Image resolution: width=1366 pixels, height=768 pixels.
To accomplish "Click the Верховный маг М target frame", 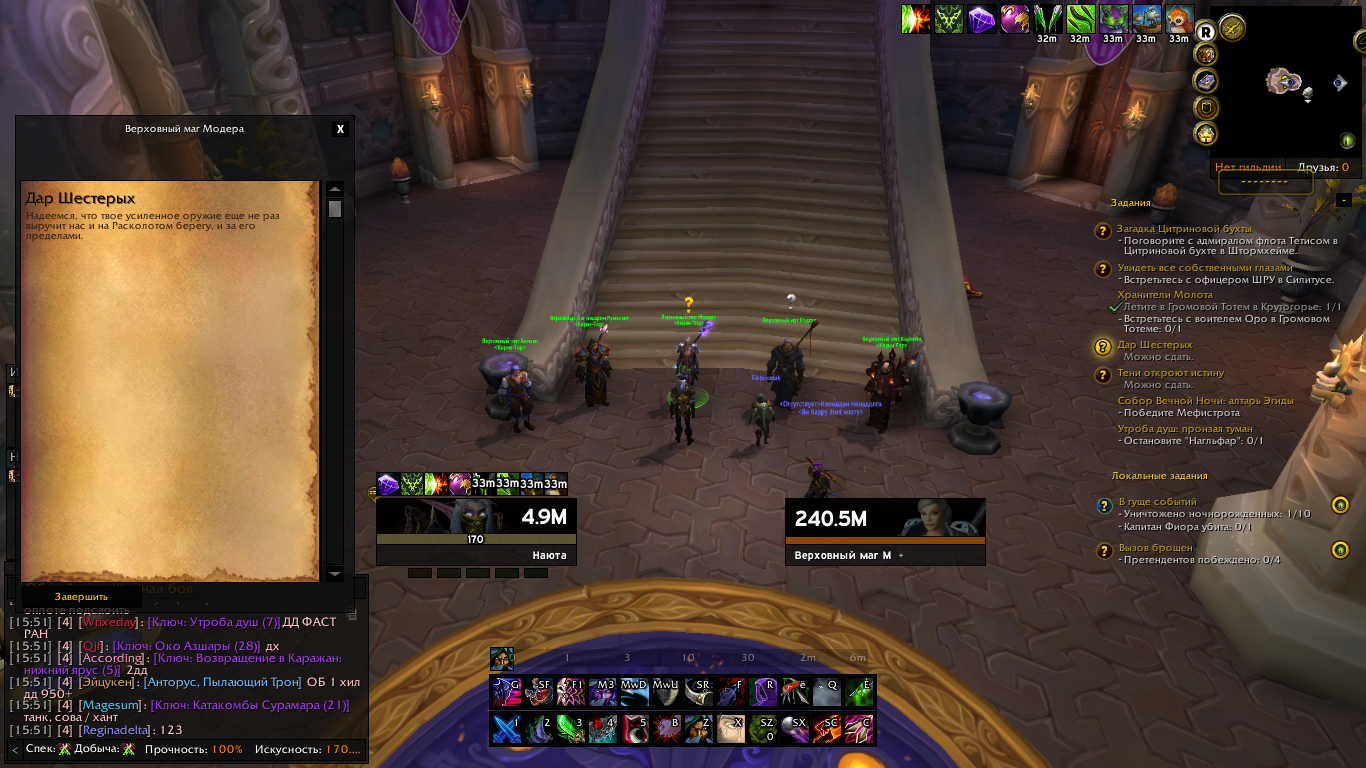I will pos(884,531).
